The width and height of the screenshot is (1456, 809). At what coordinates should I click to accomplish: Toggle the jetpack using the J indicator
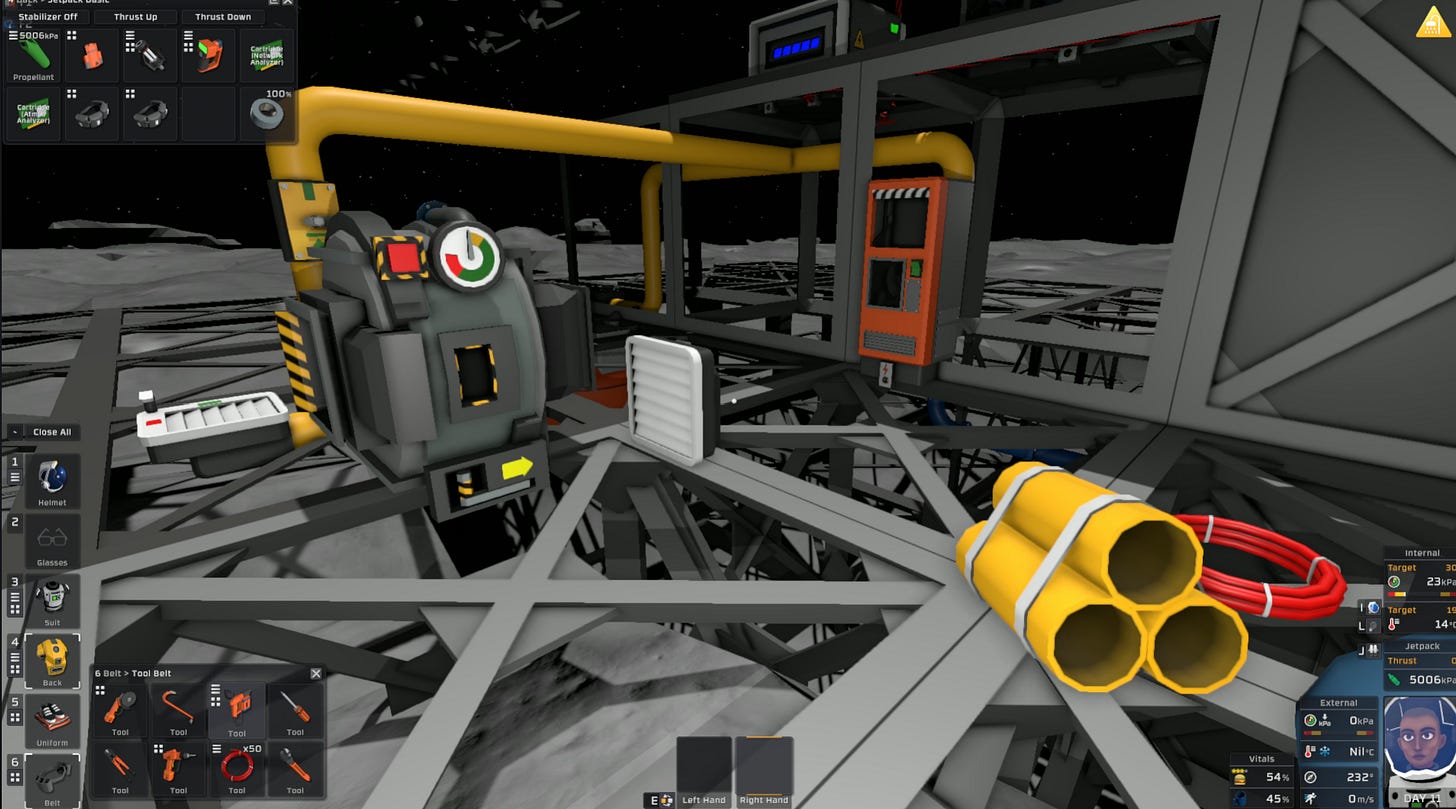1373,648
